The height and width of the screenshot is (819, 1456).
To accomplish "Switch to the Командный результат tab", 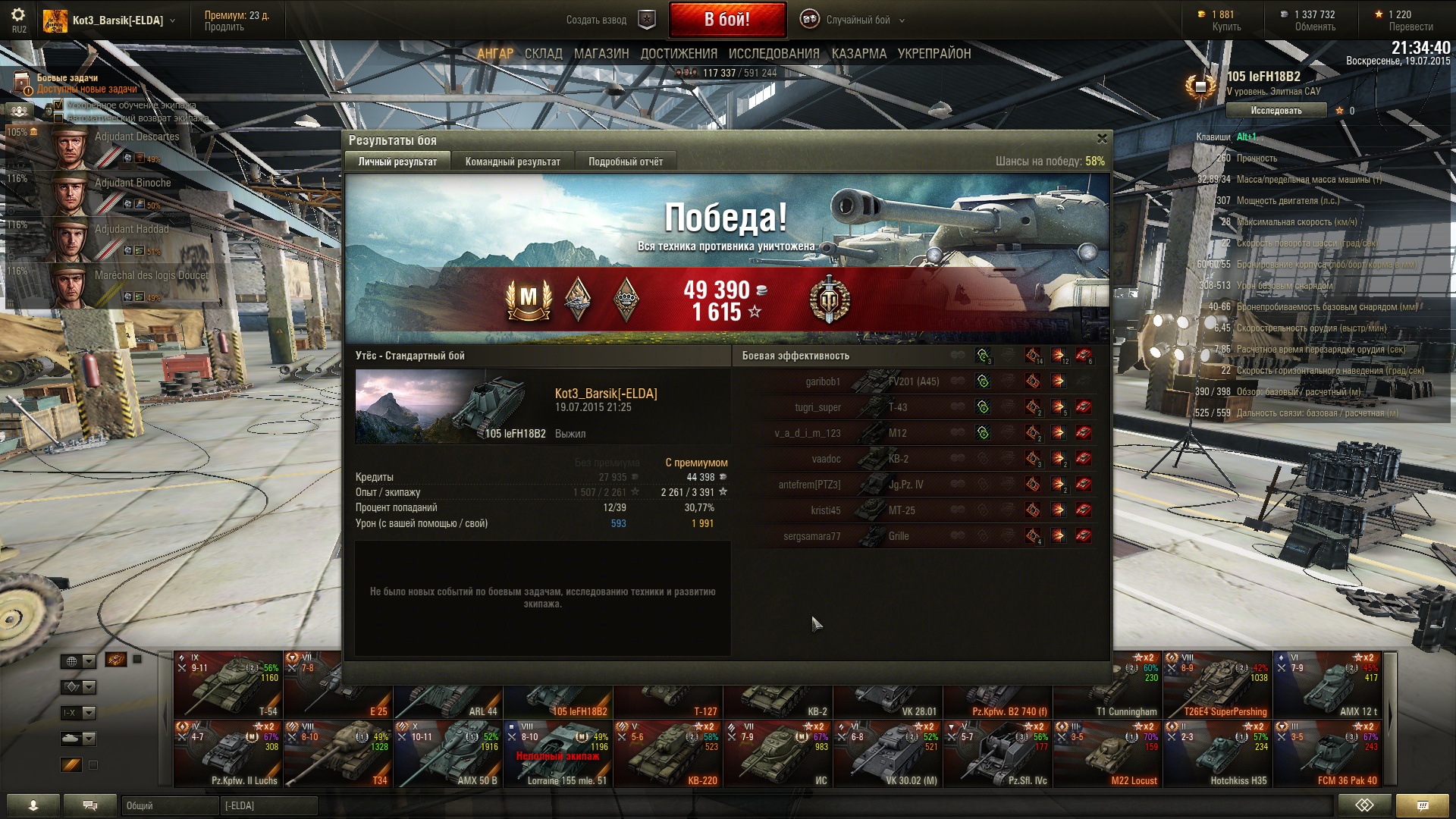I will (x=513, y=162).
